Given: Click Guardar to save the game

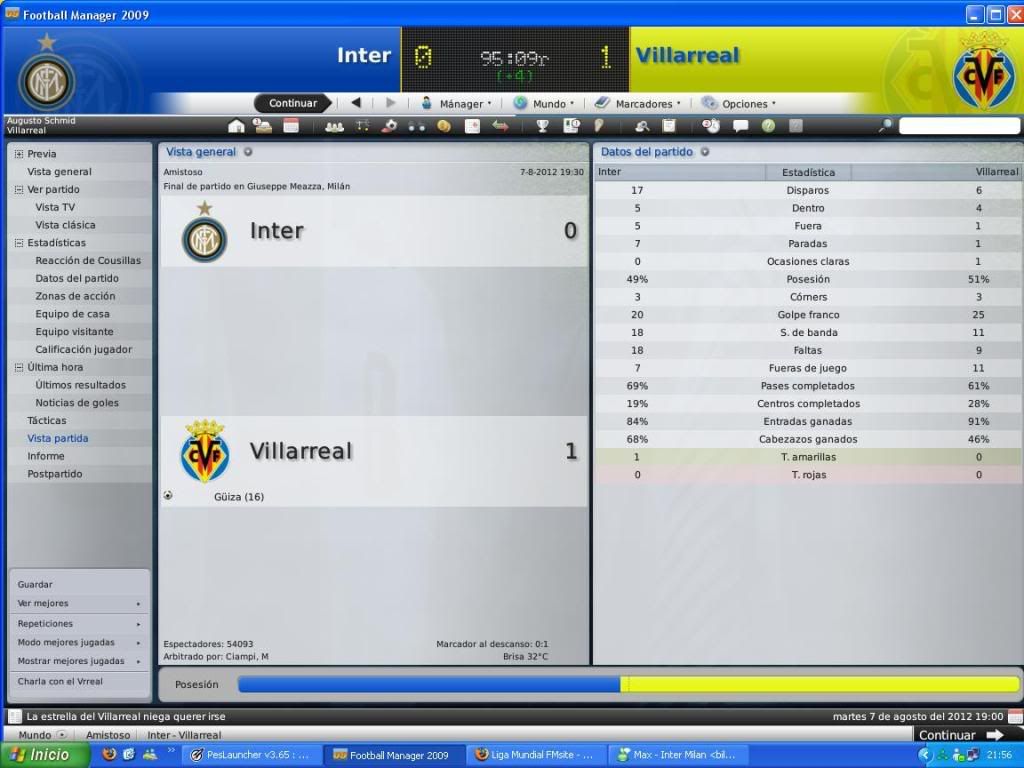Looking at the screenshot, I should (35, 585).
